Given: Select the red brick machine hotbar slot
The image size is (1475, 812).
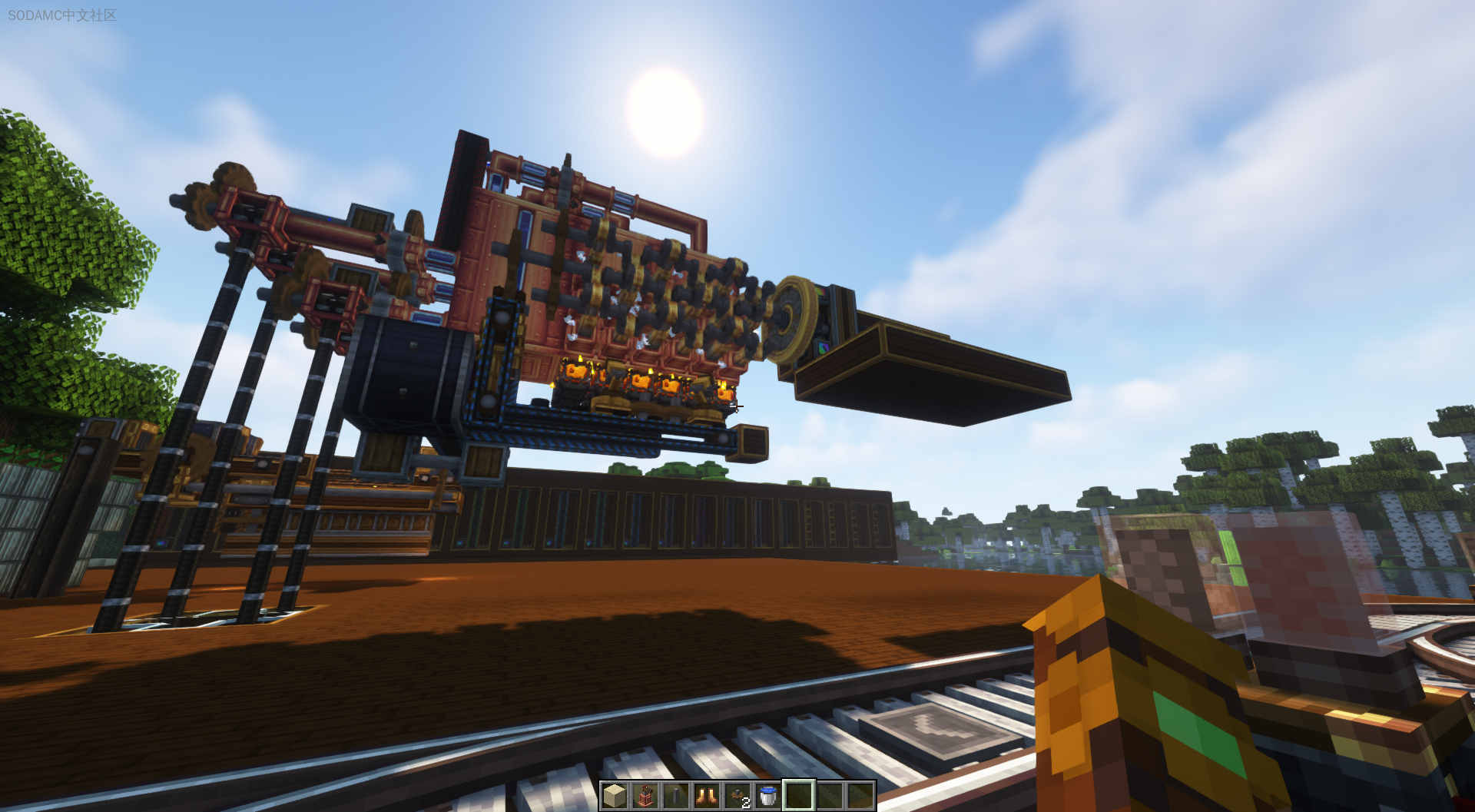Looking at the screenshot, I should [x=645, y=796].
